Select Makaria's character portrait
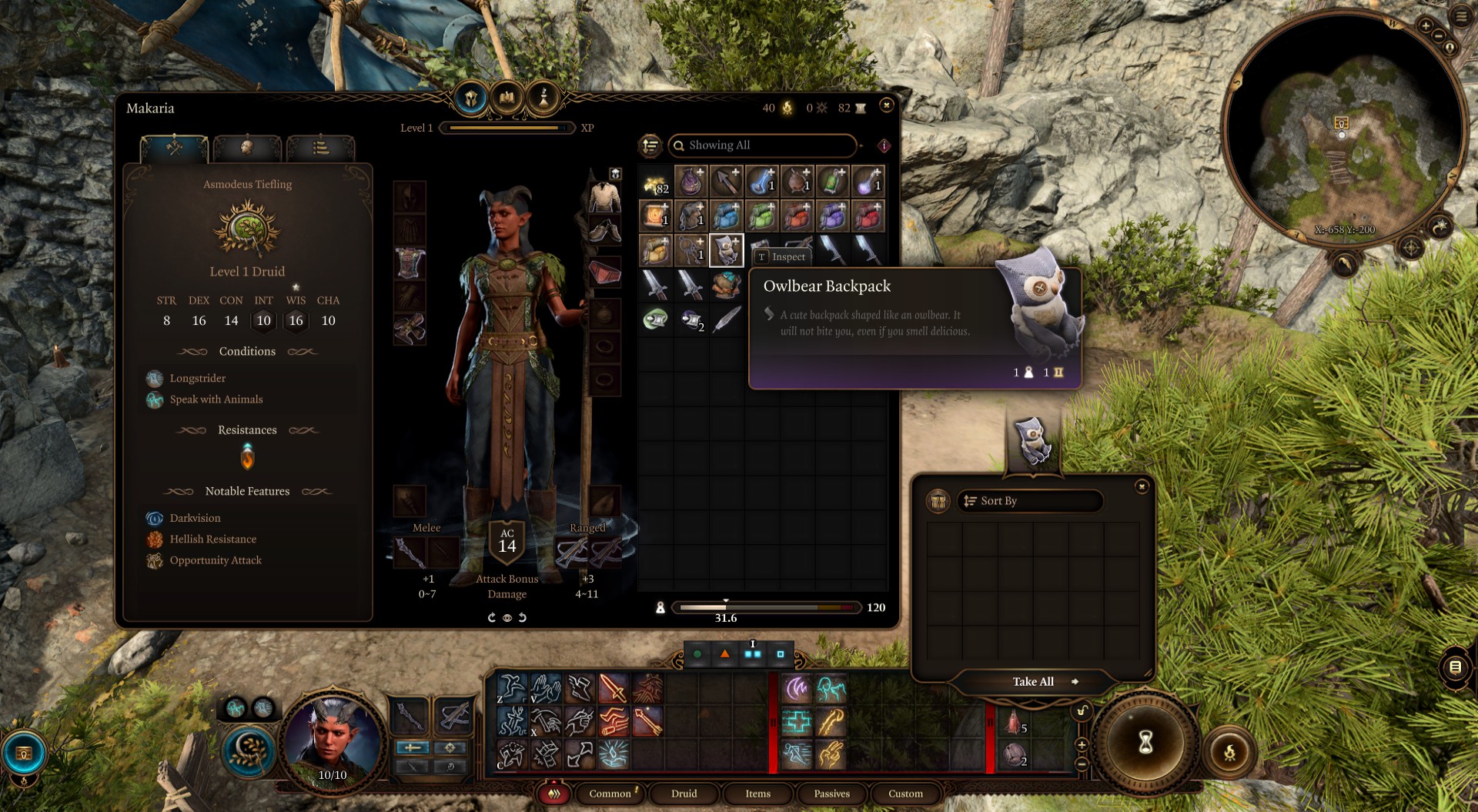1478x812 pixels. (333, 739)
